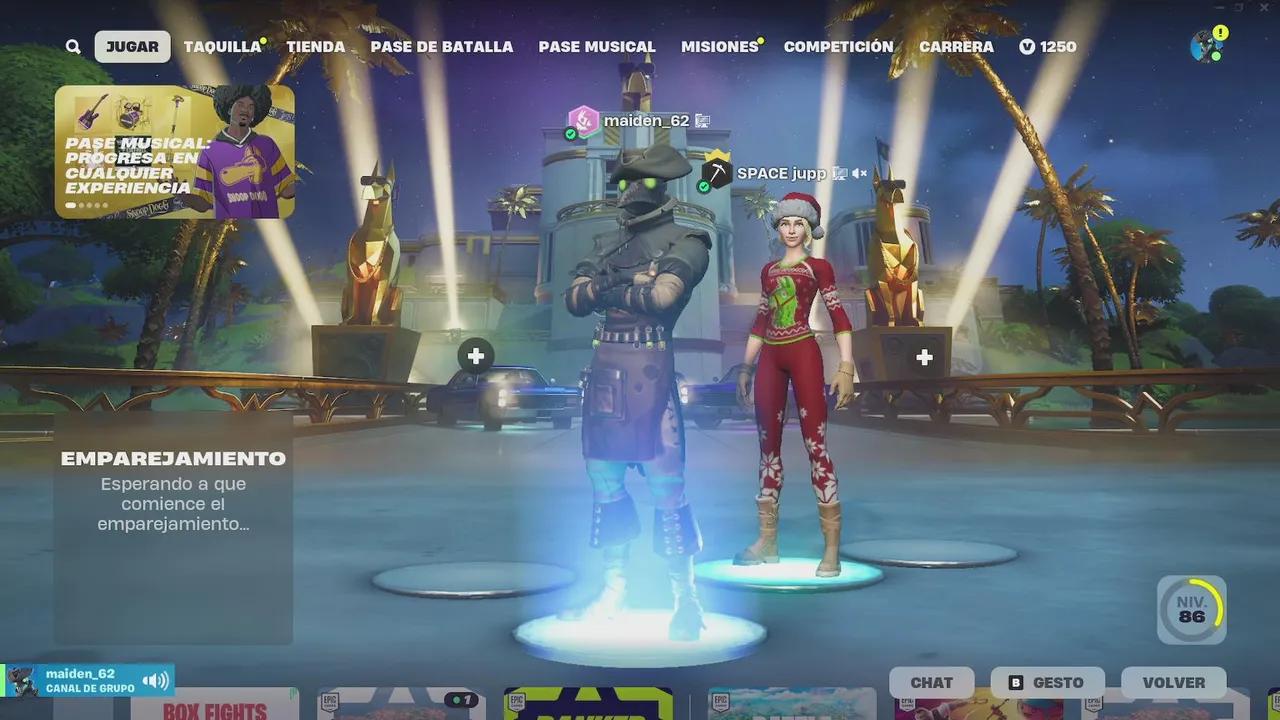Select PASE DE BATALLA
The height and width of the screenshot is (720, 1280).
pyautogui.click(x=442, y=46)
